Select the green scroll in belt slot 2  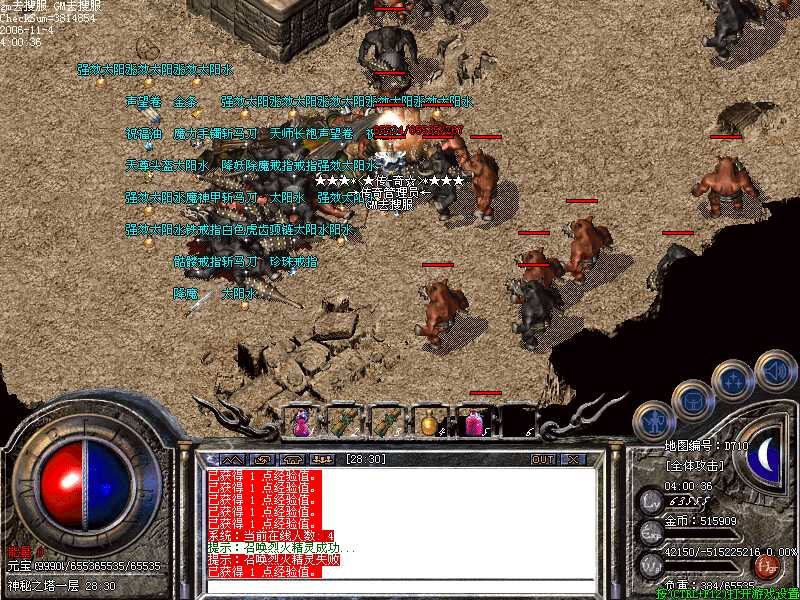343,423
